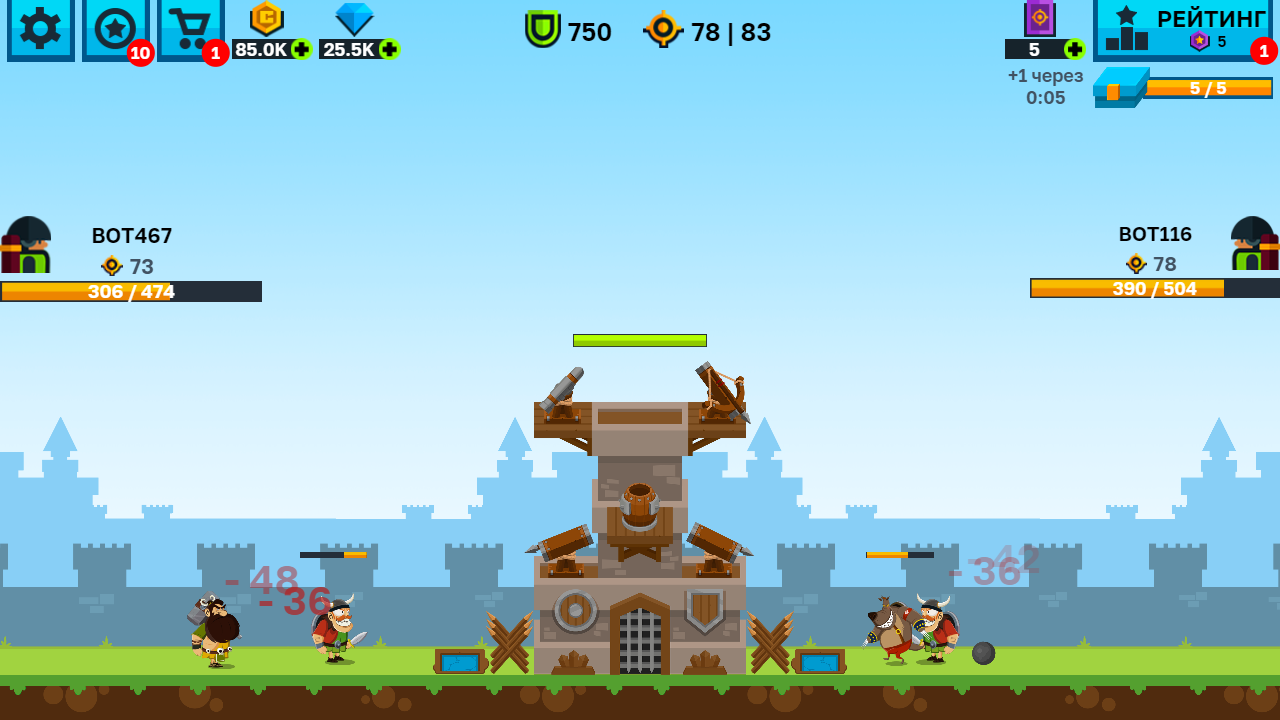This screenshot has width=1280, height=720.
Task: Open the settings gear menu
Action: click(x=39, y=30)
